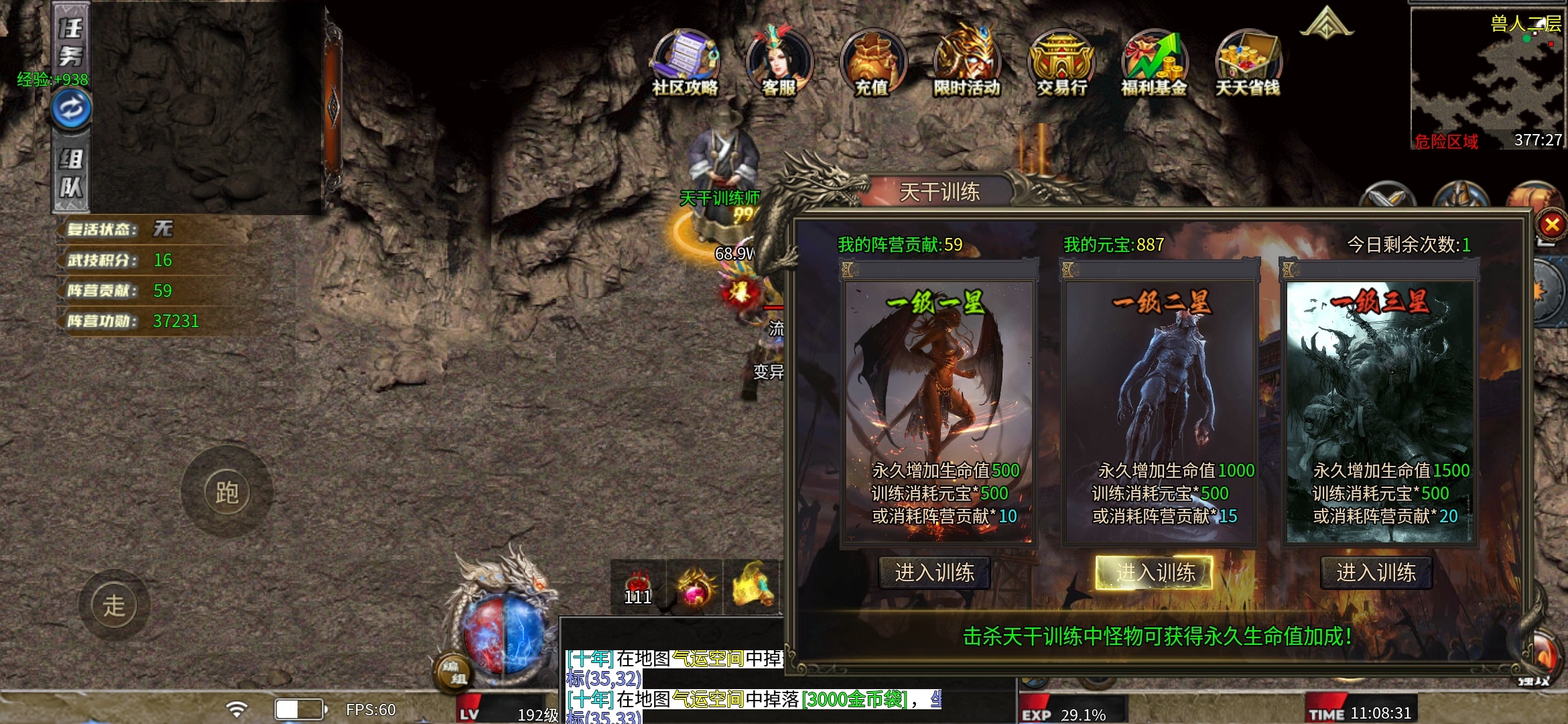
Task: Enter training under the 一级一星 card
Action: 934,572
